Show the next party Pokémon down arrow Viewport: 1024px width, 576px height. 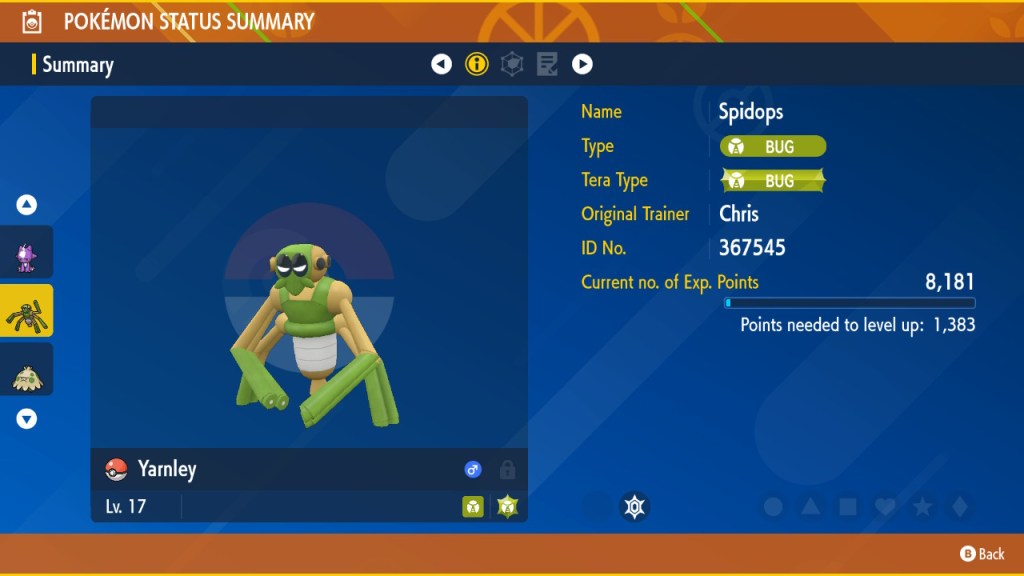pos(27,419)
